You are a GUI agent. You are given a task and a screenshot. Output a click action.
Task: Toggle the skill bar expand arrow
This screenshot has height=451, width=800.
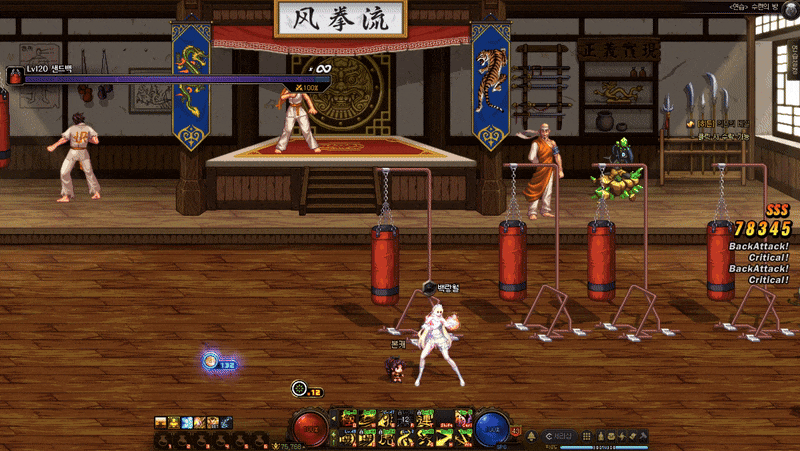[x=334, y=418]
